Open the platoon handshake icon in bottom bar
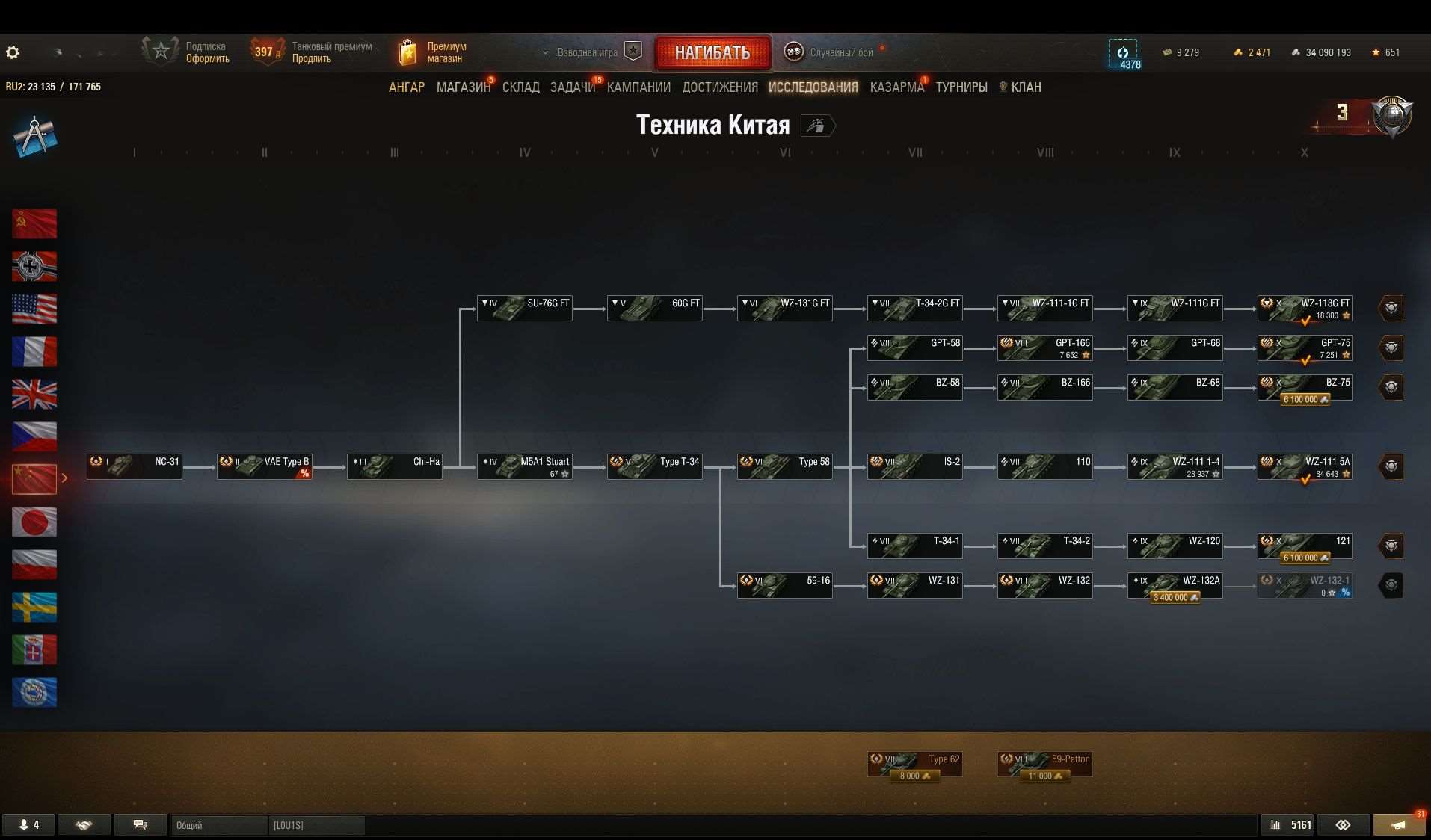This screenshot has width=1431, height=840. tap(83, 824)
